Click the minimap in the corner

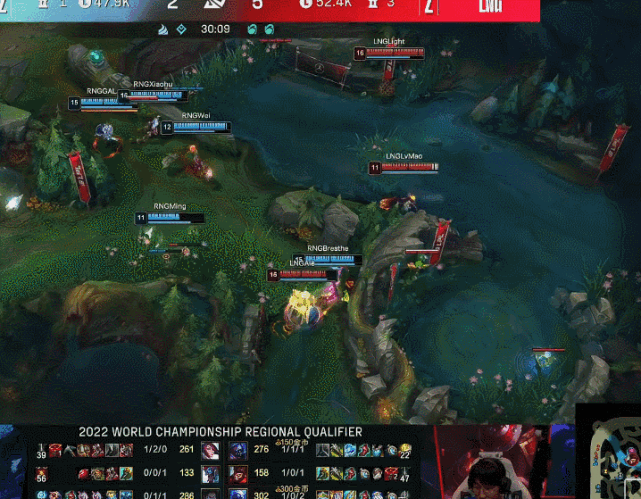click(608, 453)
